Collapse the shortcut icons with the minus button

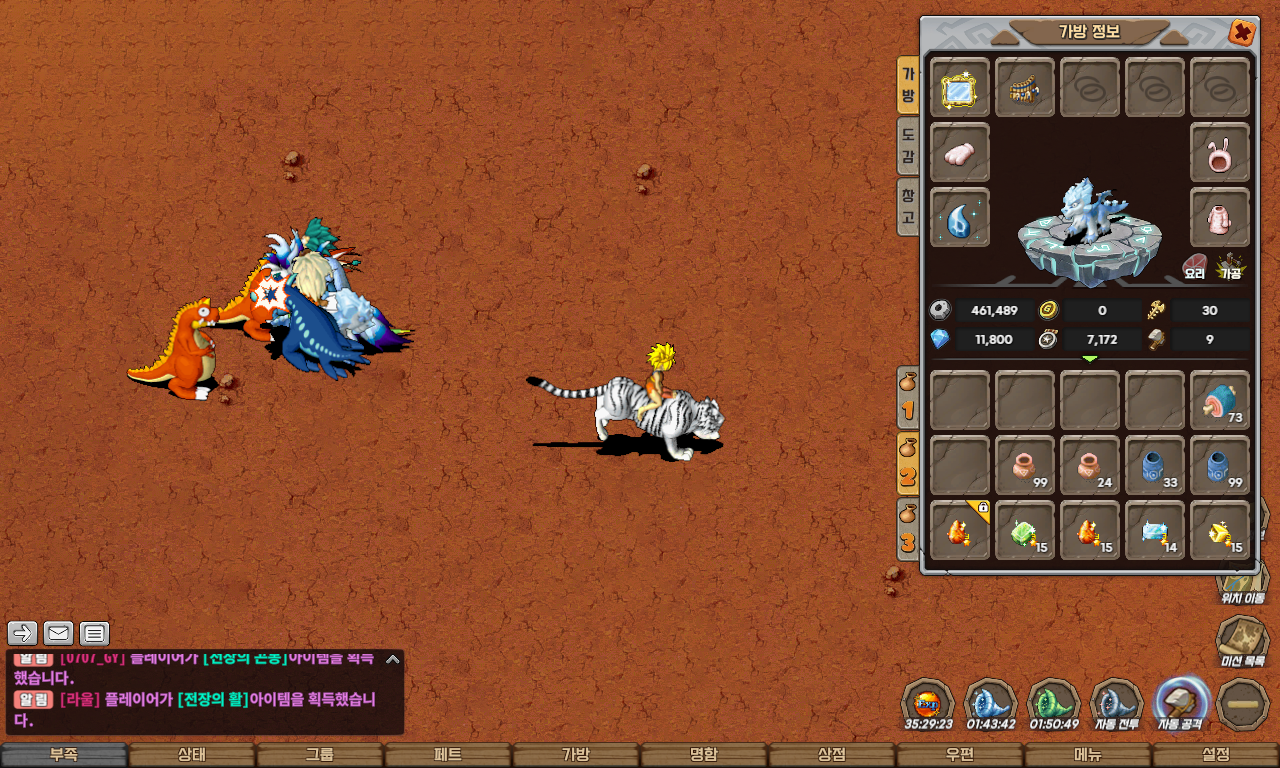point(1244,704)
